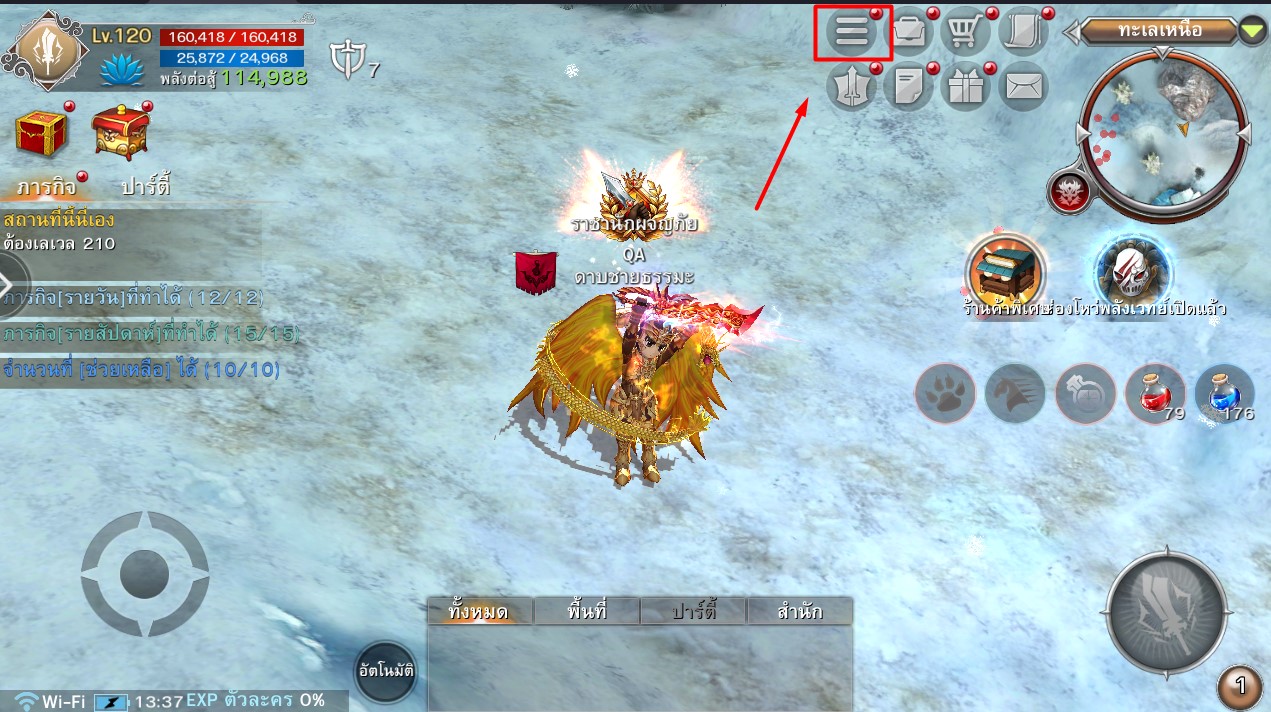
Task: Activate the paw print pet button
Action: tap(944, 393)
